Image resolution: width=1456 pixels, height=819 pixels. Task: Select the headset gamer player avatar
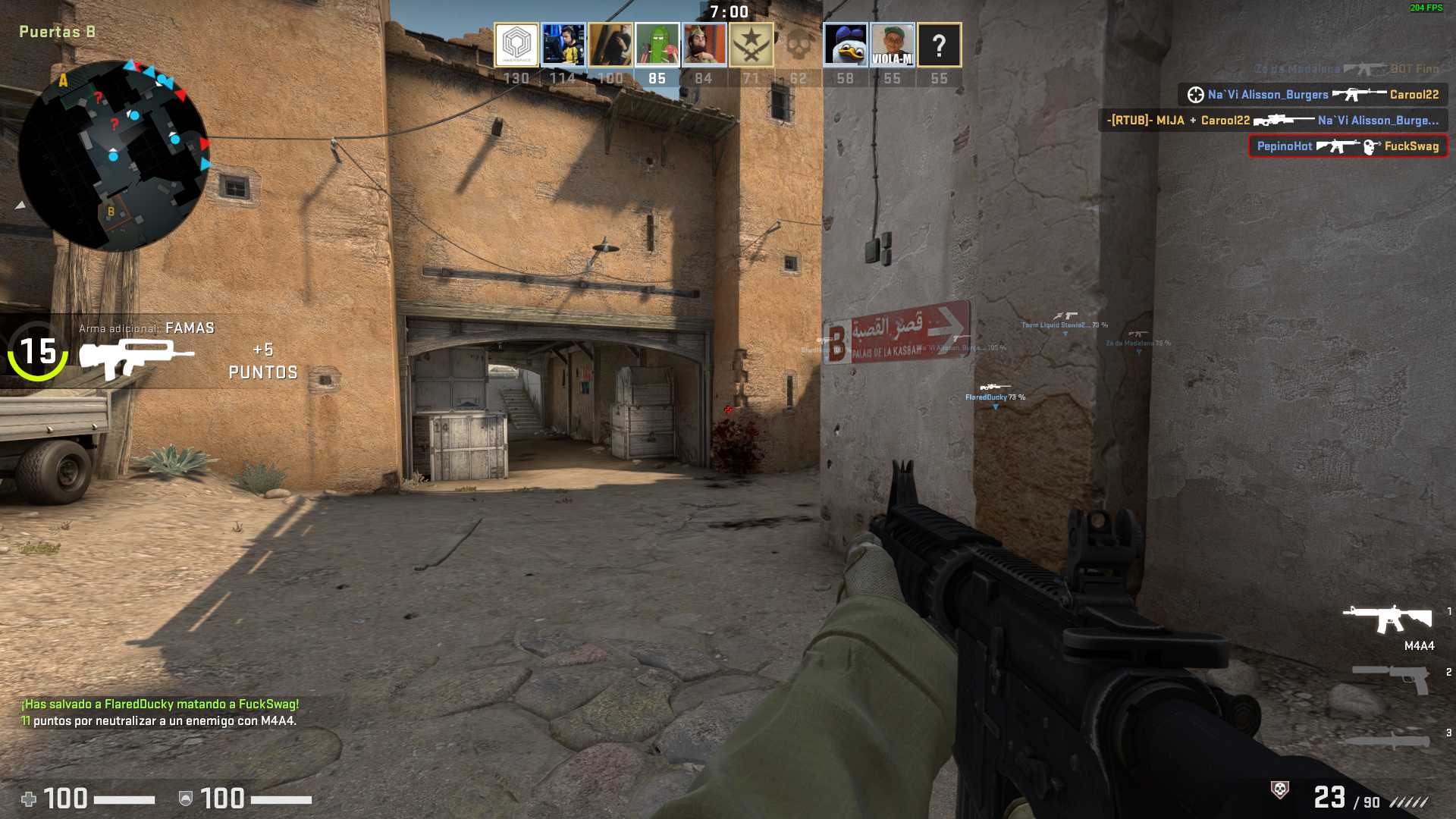[x=563, y=45]
